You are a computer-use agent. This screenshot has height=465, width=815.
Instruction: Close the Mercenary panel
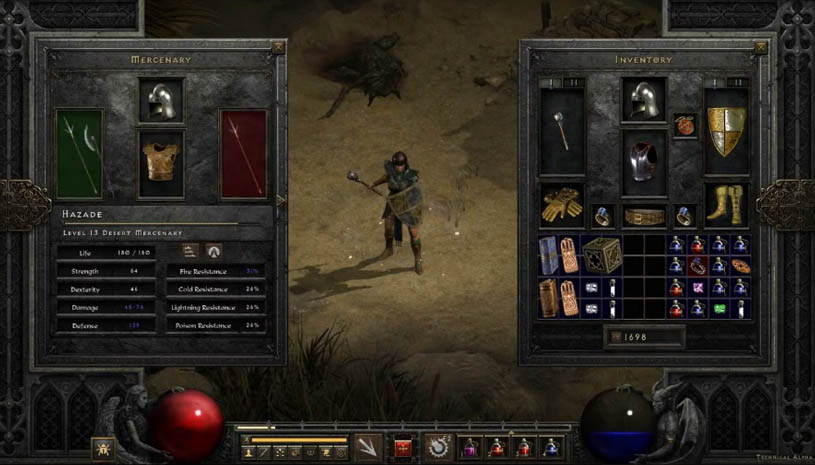[278, 47]
